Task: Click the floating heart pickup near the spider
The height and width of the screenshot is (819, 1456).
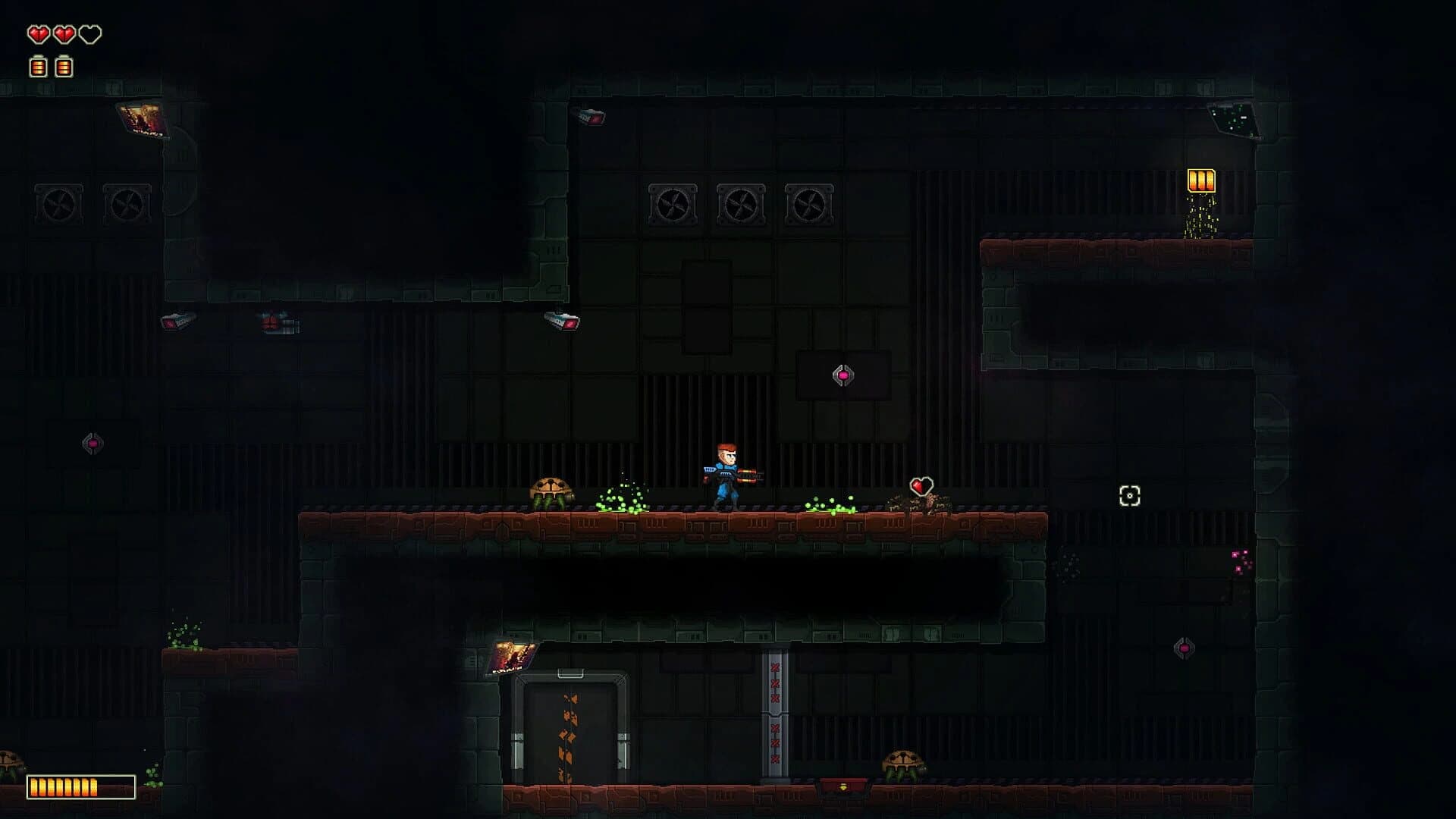Action: point(920,483)
